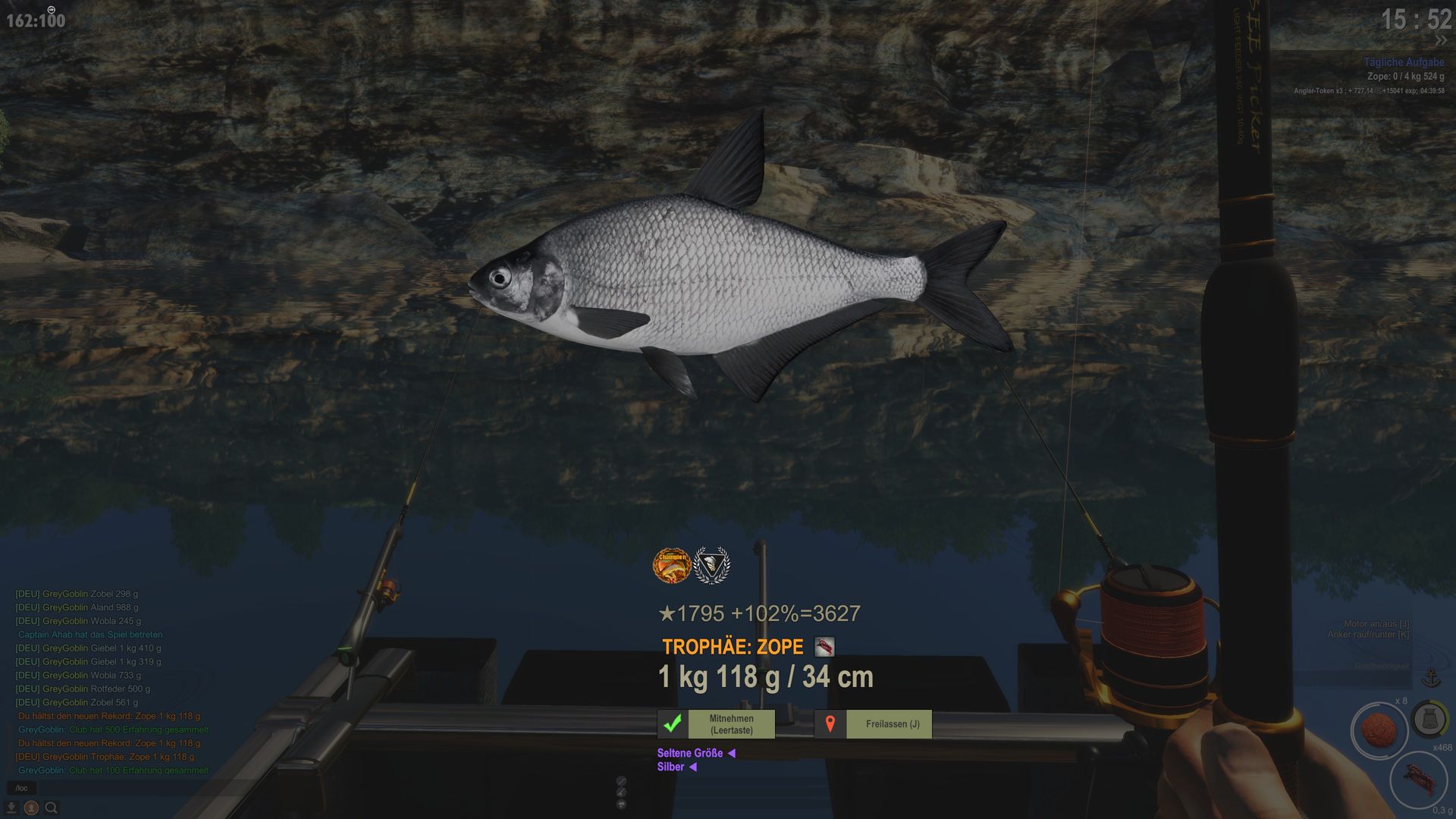Select the bloodworm bait icon beside Zope
The image size is (1456, 819).
pyautogui.click(x=824, y=647)
